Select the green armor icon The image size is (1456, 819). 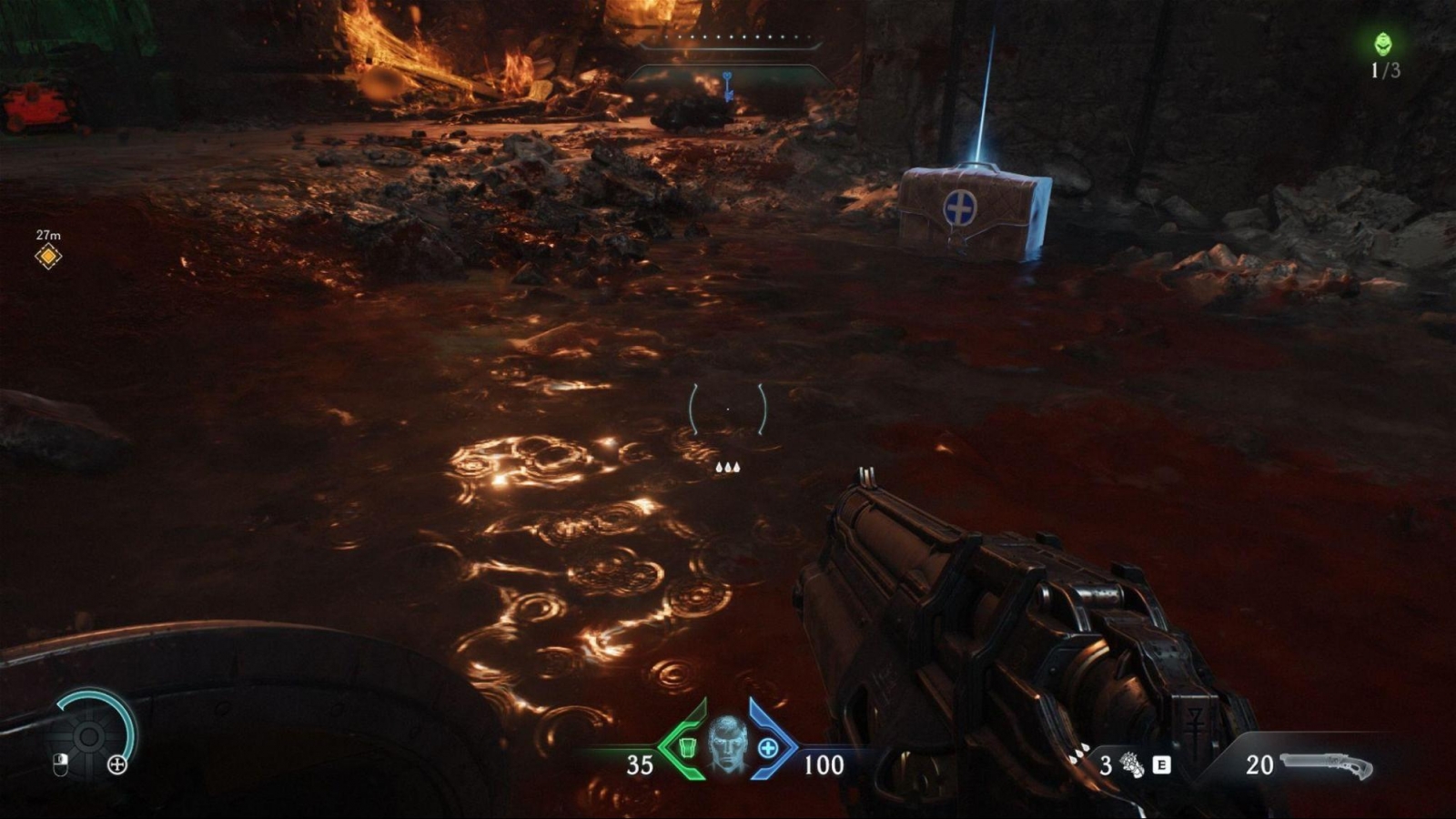tap(689, 748)
